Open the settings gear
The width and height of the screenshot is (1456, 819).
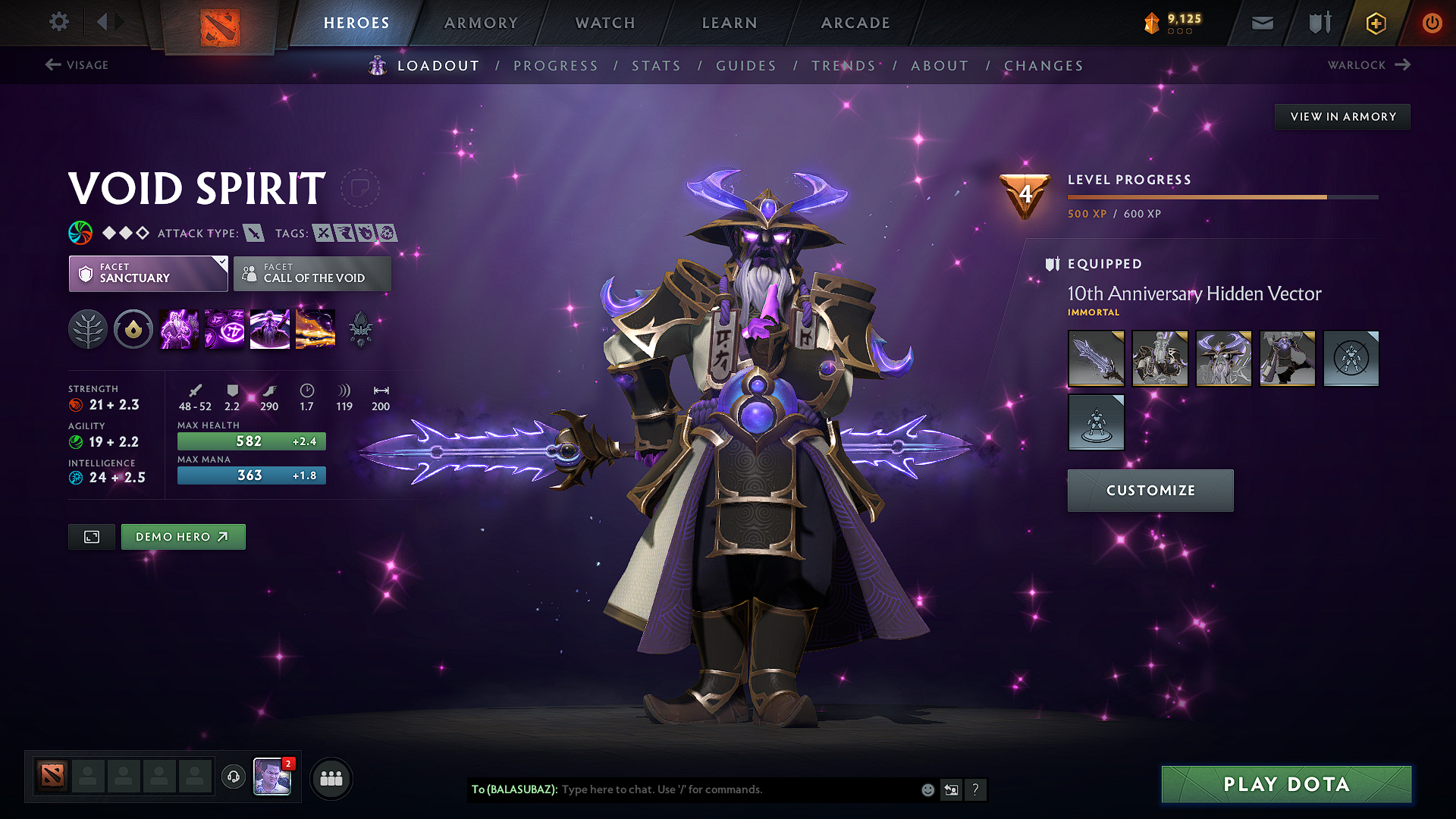[58, 22]
